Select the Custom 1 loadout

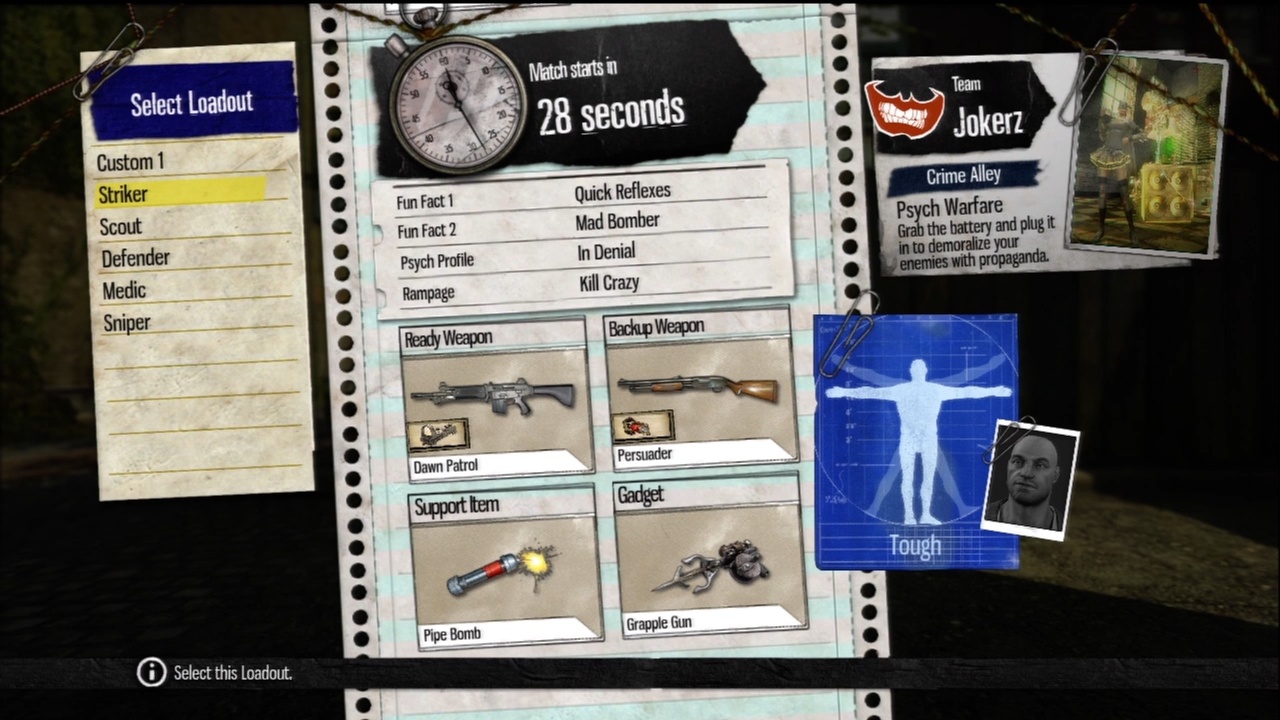[x=131, y=162]
